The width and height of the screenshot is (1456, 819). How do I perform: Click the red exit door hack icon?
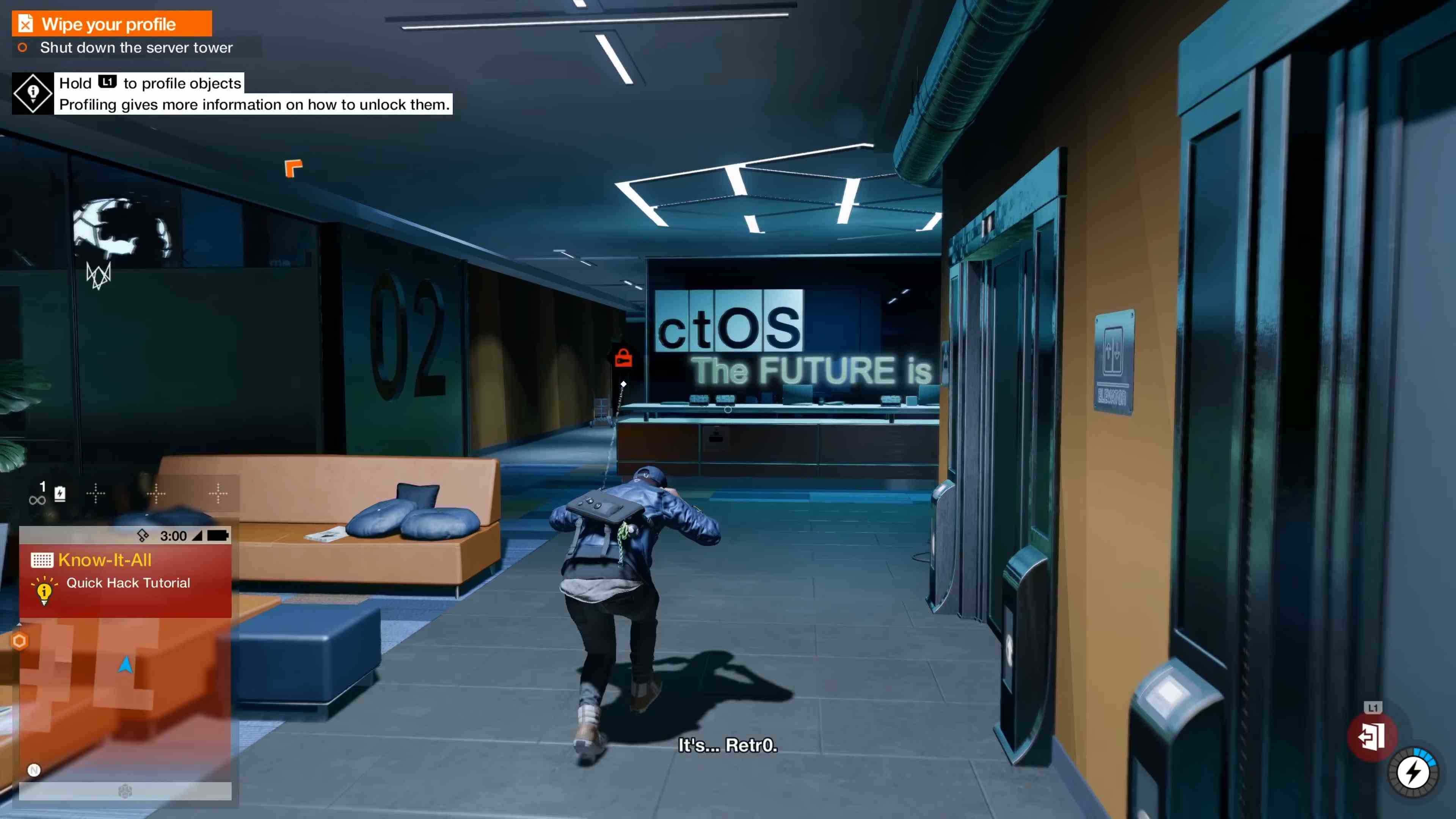pyautogui.click(x=1371, y=736)
